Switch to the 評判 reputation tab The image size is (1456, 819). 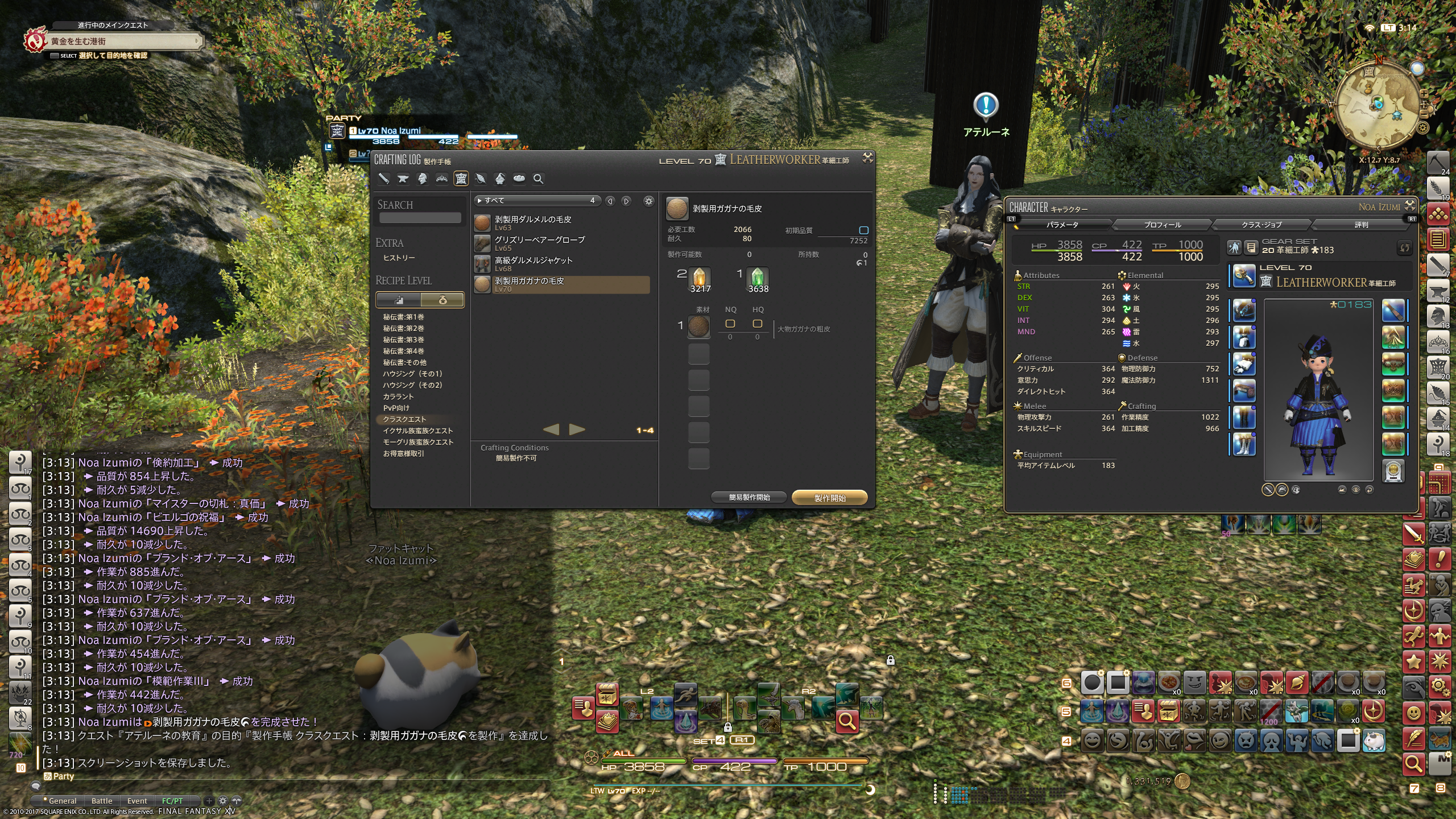[x=1361, y=225]
